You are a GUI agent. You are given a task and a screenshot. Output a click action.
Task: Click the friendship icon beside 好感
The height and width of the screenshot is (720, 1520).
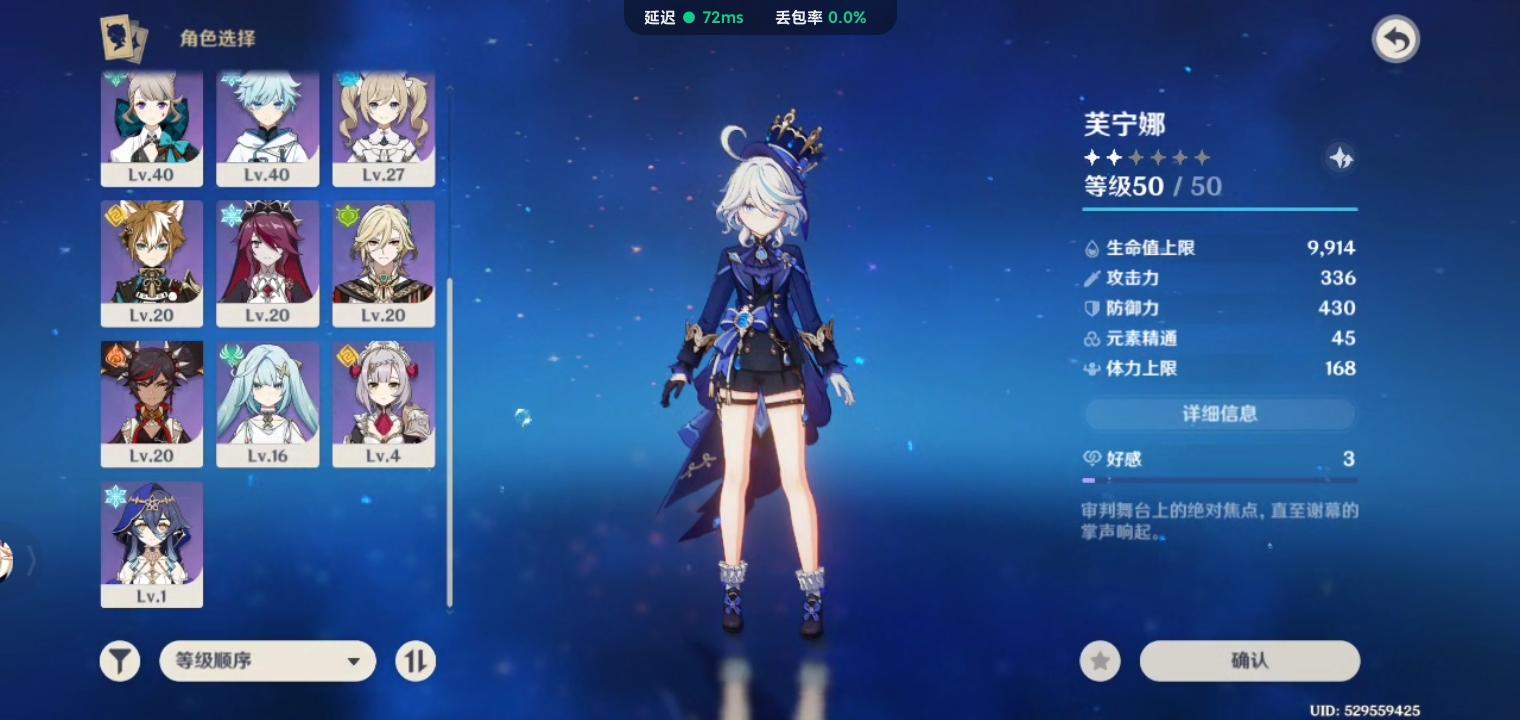click(1092, 459)
